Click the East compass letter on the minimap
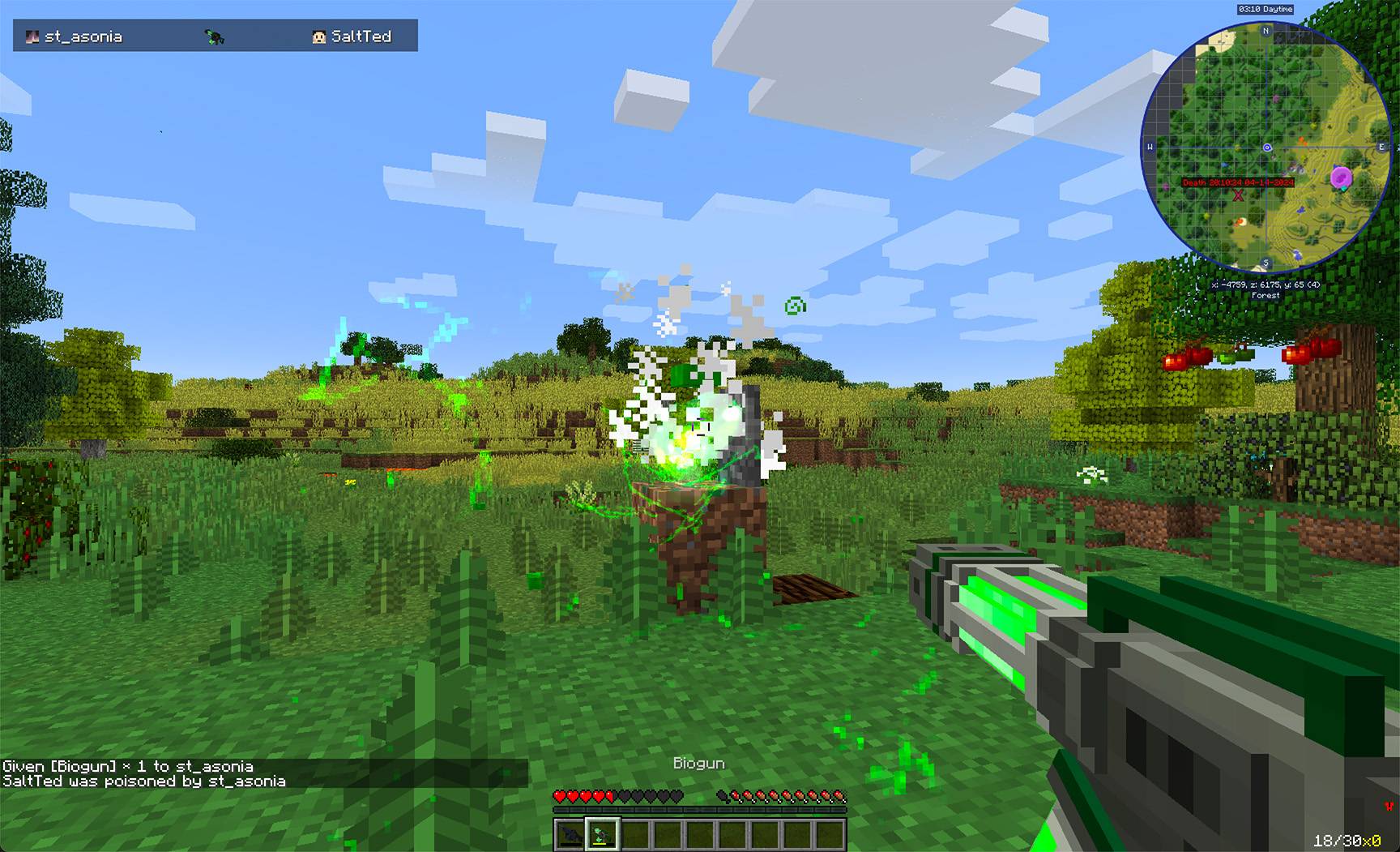This screenshot has height=852, width=1400. coord(1381,145)
